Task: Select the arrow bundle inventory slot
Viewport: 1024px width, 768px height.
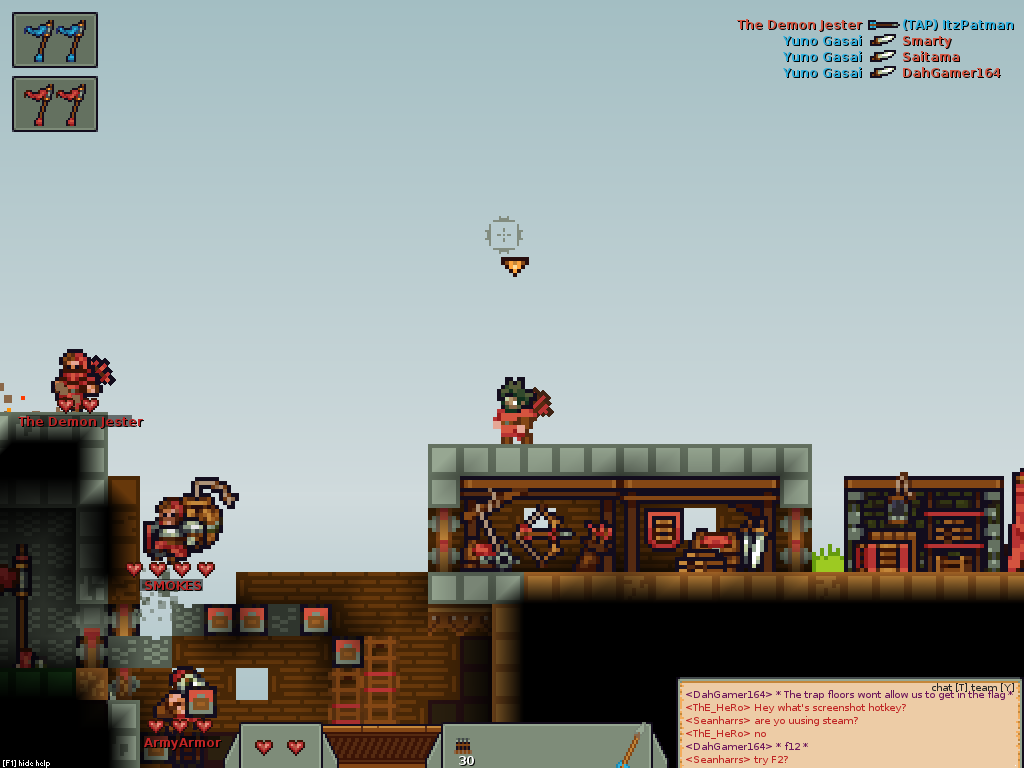Action: pyautogui.click(x=464, y=748)
